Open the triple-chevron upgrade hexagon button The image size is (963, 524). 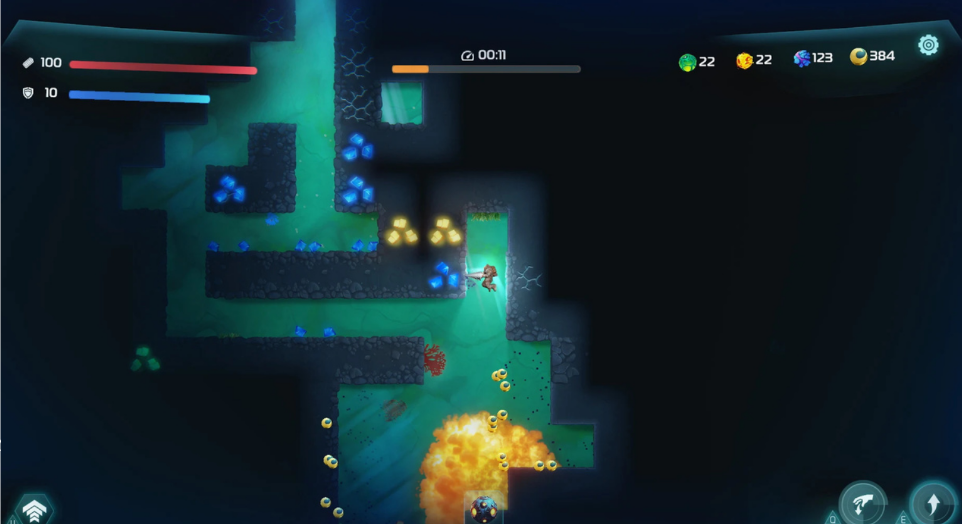pyautogui.click(x=34, y=511)
